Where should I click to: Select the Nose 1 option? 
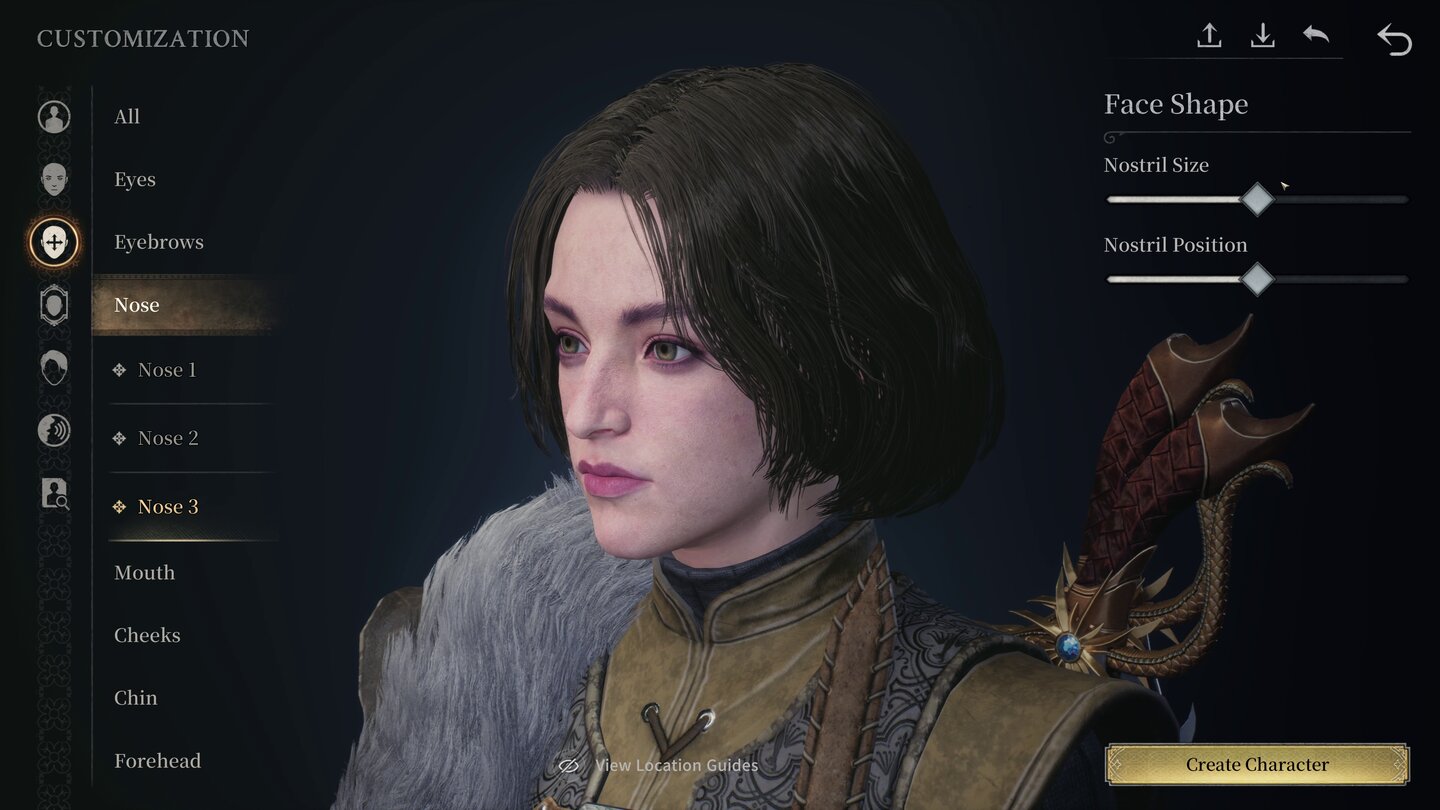tap(166, 370)
